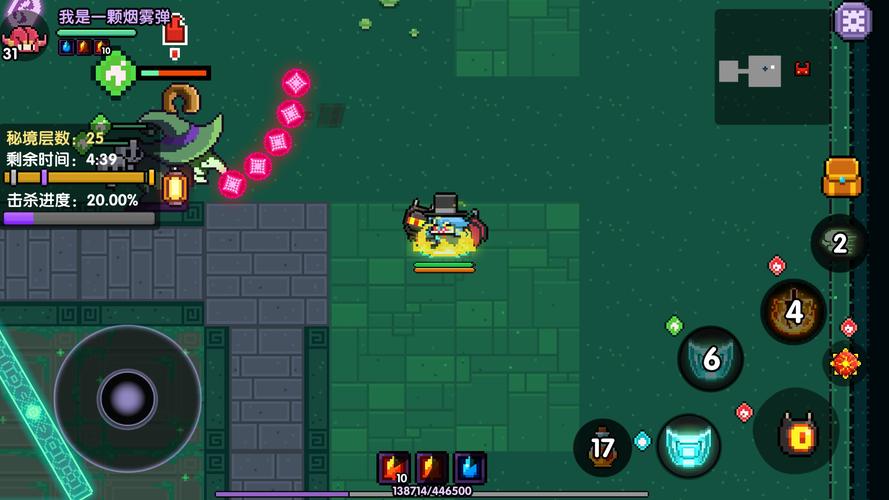Viewport: 889px width, 500px height.
Task: Select the dark red flame buff icon
Action: [432, 467]
